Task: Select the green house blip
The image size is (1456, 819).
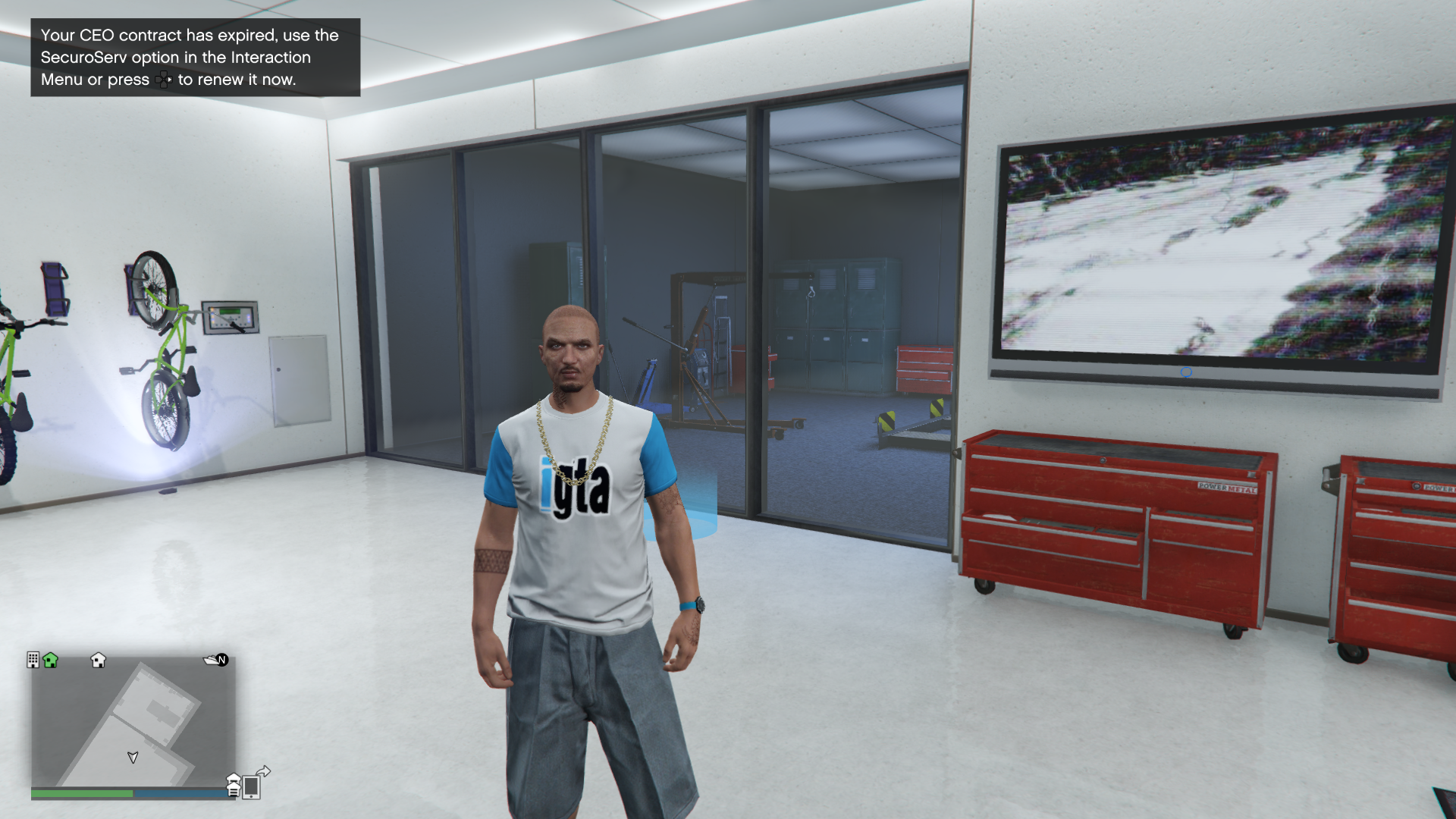Action: pyautogui.click(x=51, y=660)
